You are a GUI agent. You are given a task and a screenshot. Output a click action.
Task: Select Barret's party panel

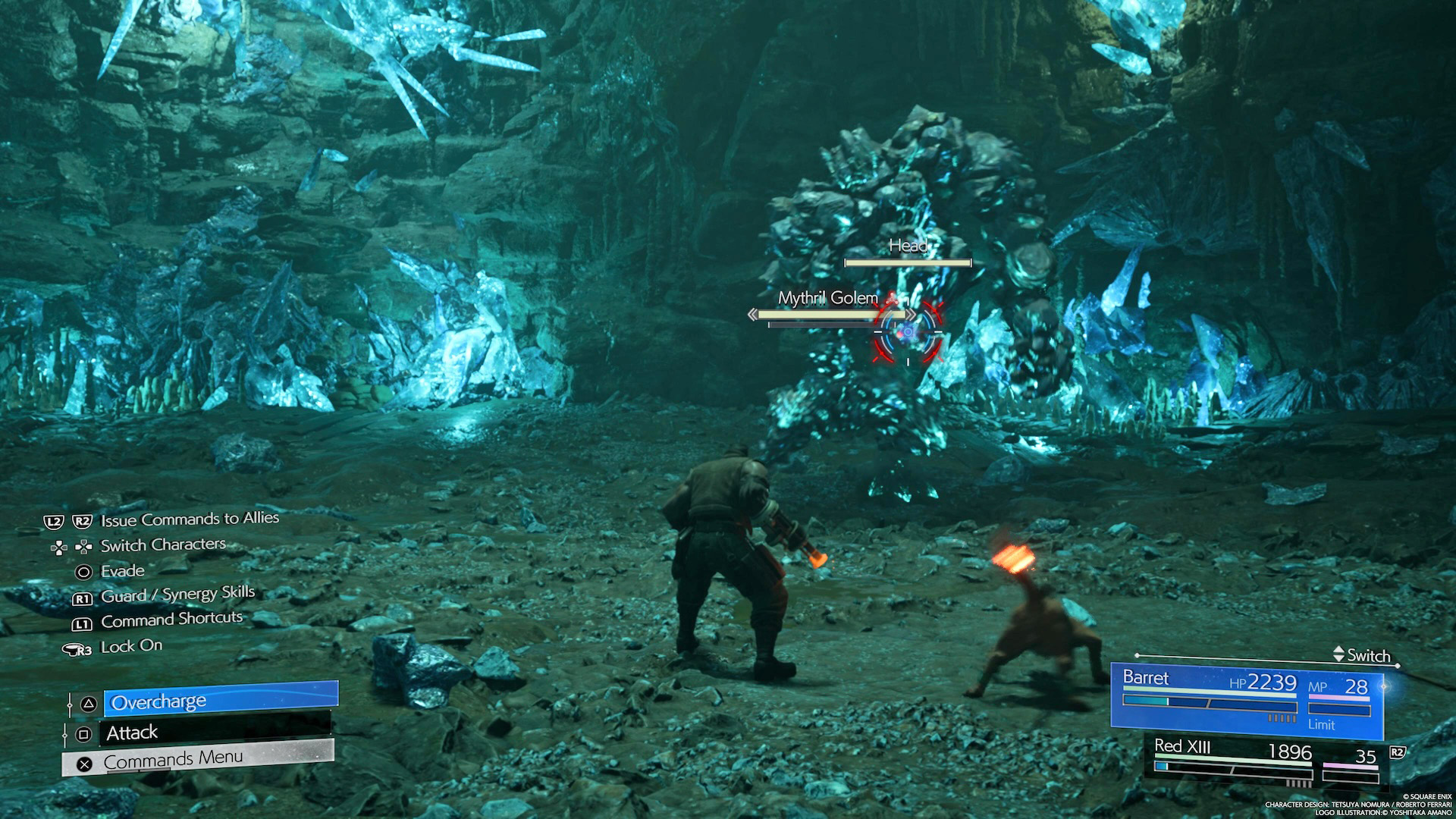tap(1246, 699)
